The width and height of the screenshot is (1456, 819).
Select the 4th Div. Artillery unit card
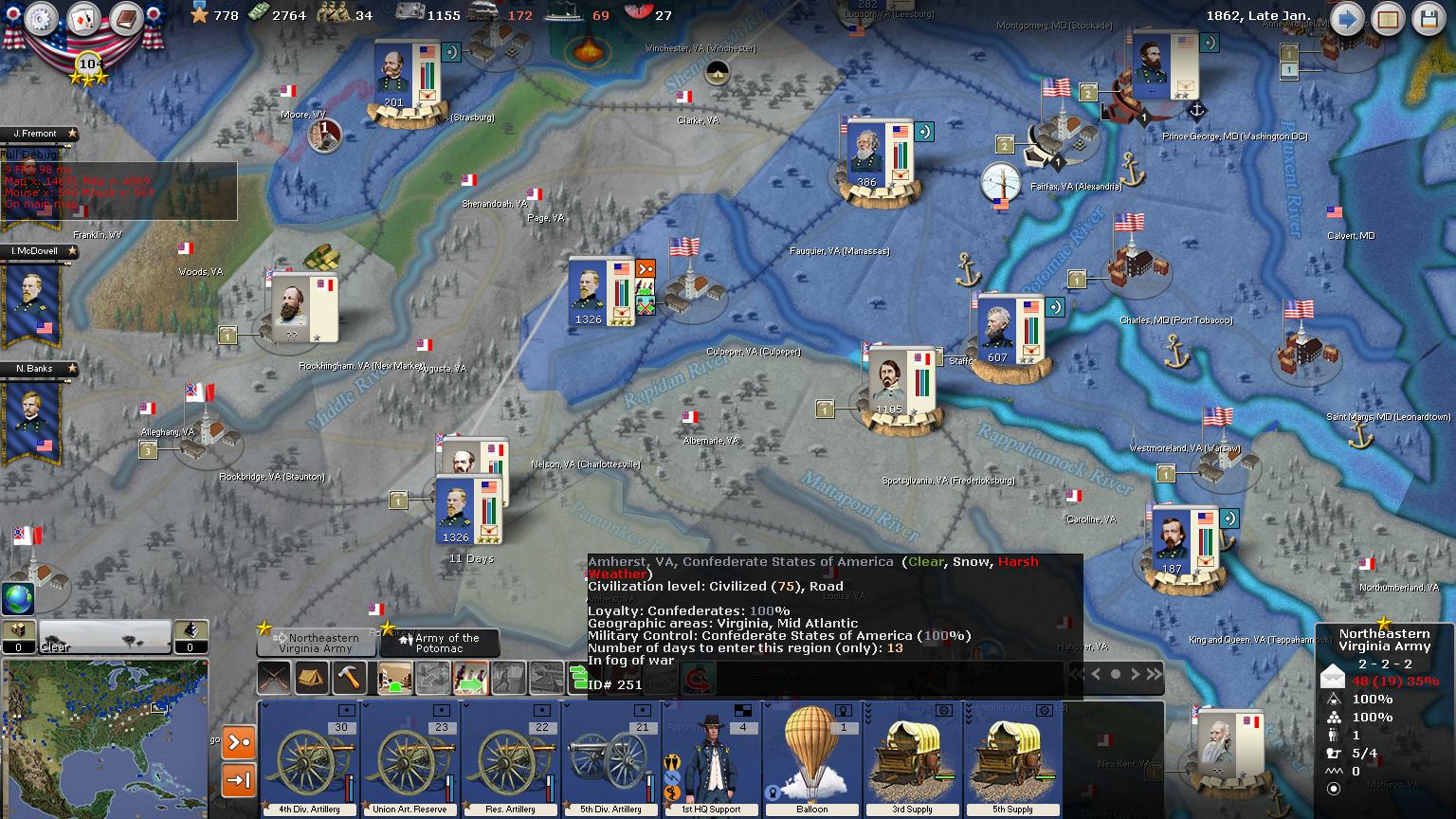(310, 758)
